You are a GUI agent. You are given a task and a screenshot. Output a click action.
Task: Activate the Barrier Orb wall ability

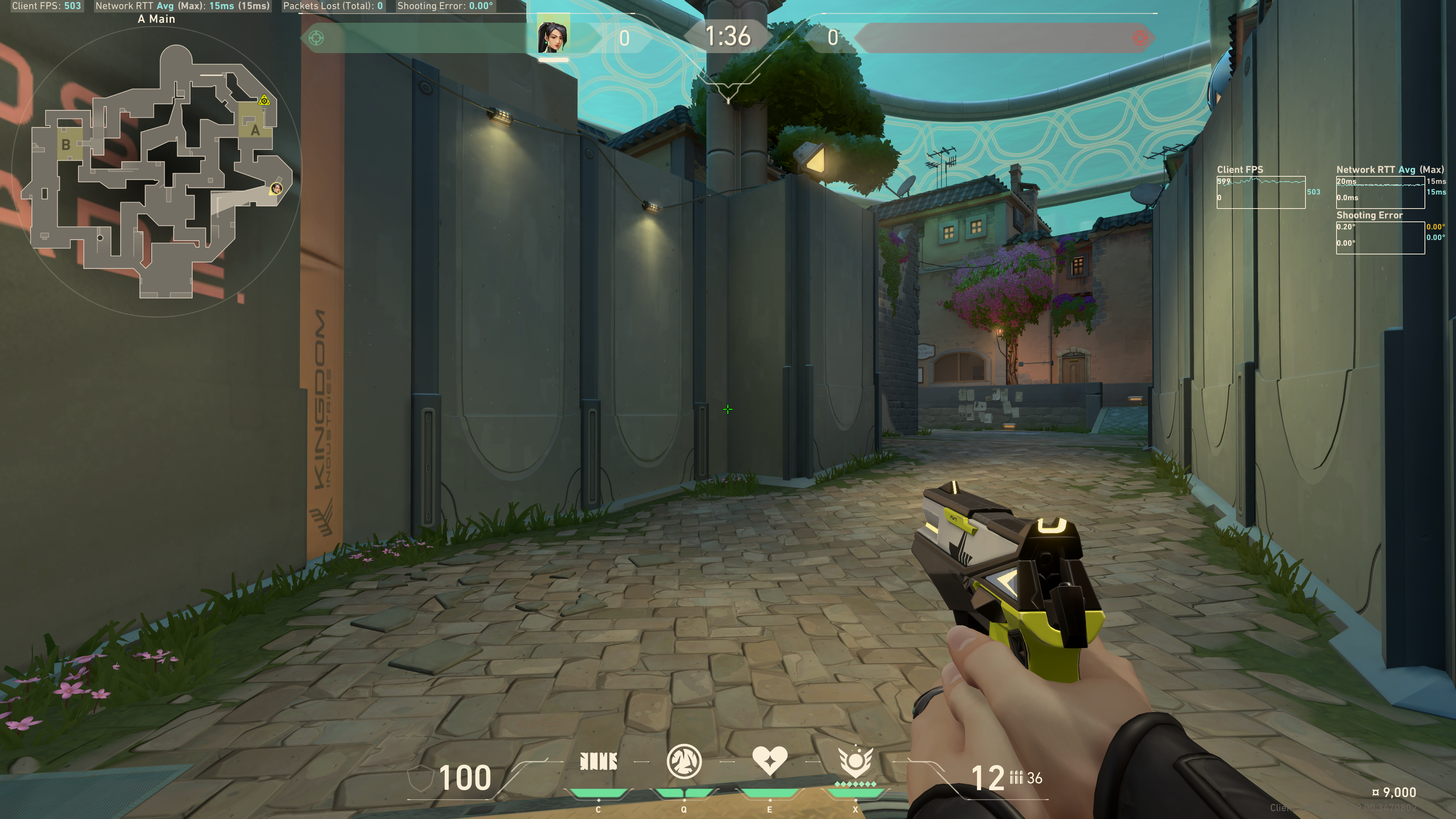[x=598, y=762]
